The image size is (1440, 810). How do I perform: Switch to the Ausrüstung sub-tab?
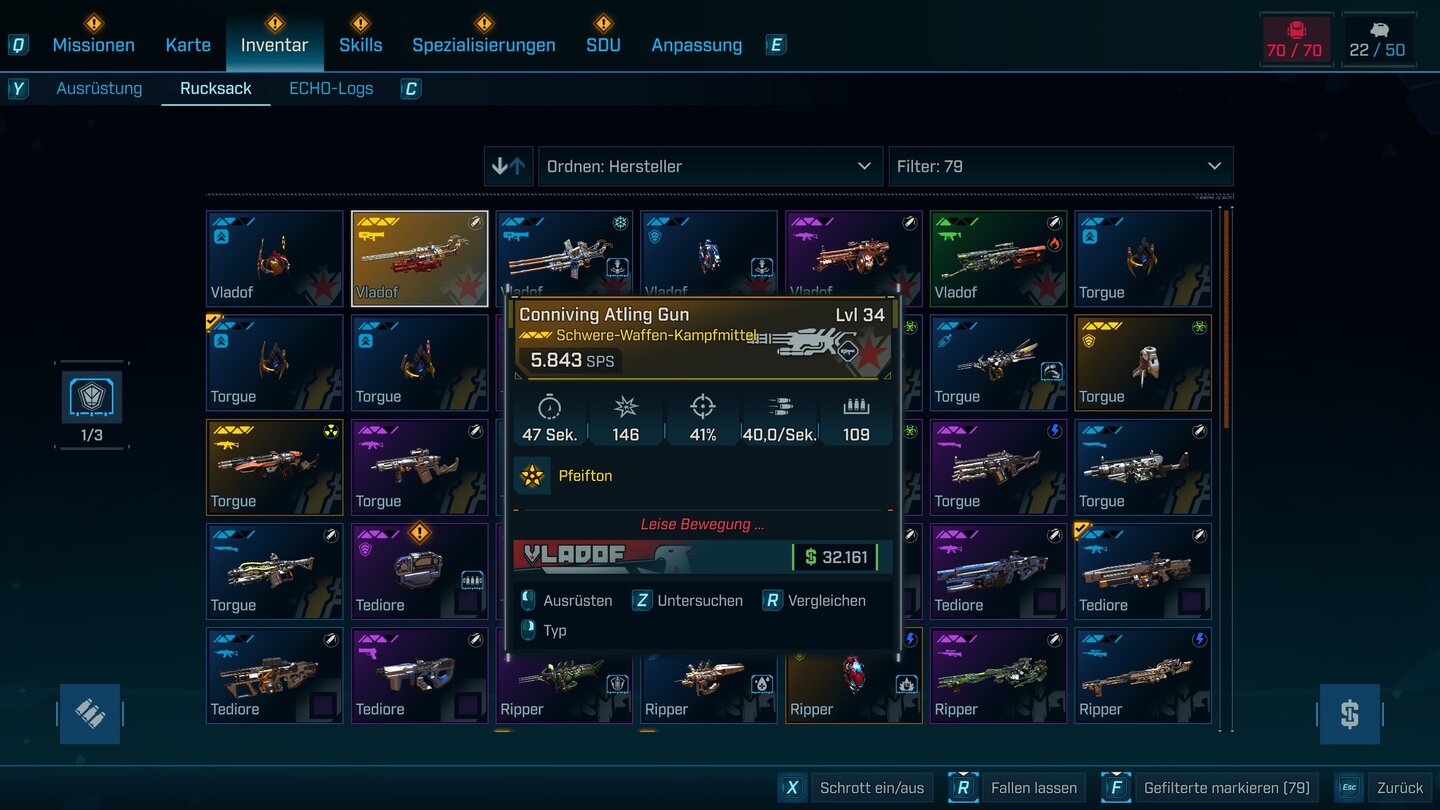(99, 88)
